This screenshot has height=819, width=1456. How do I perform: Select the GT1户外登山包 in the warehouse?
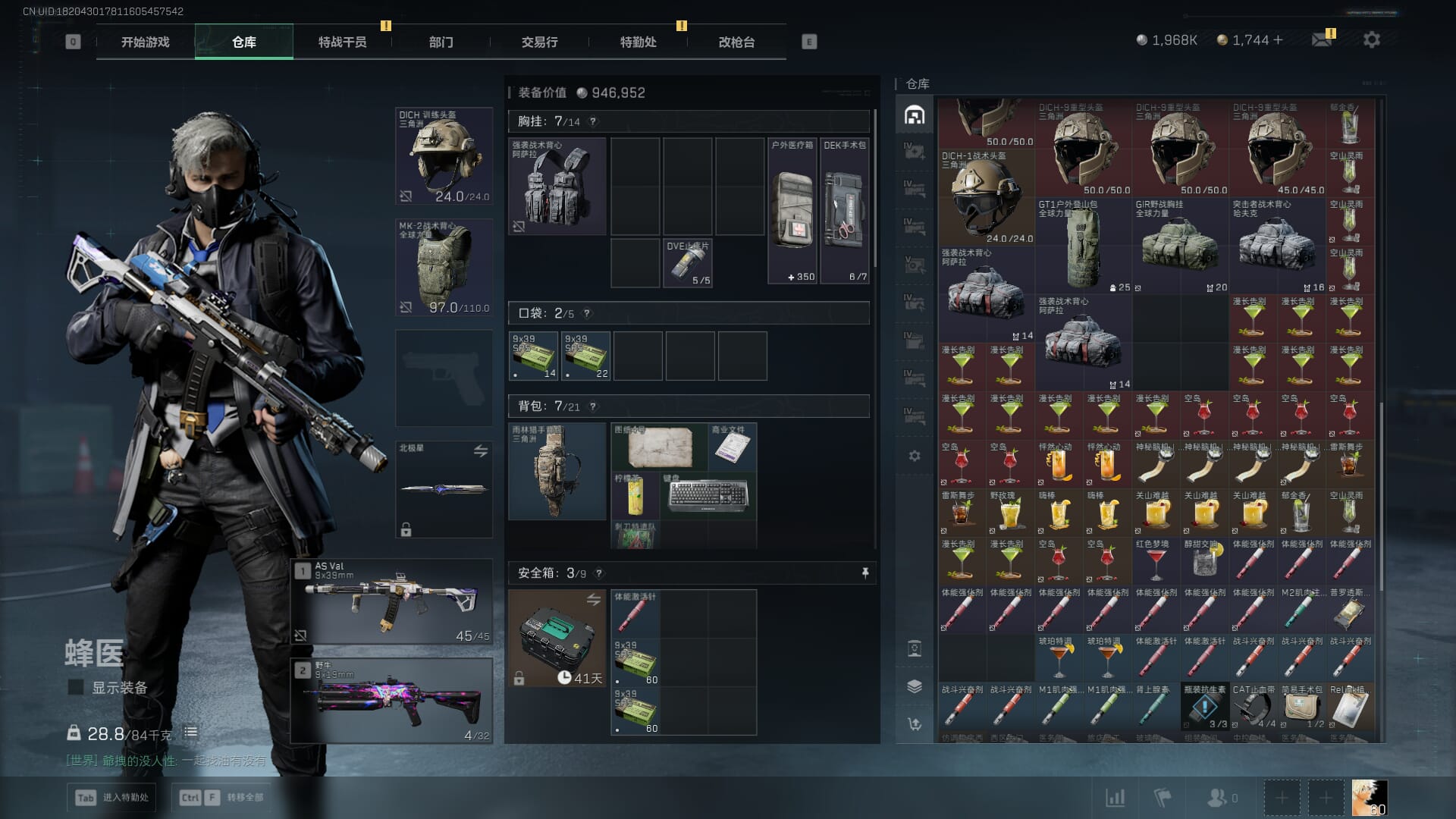pyautogui.click(x=1083, y=246)
